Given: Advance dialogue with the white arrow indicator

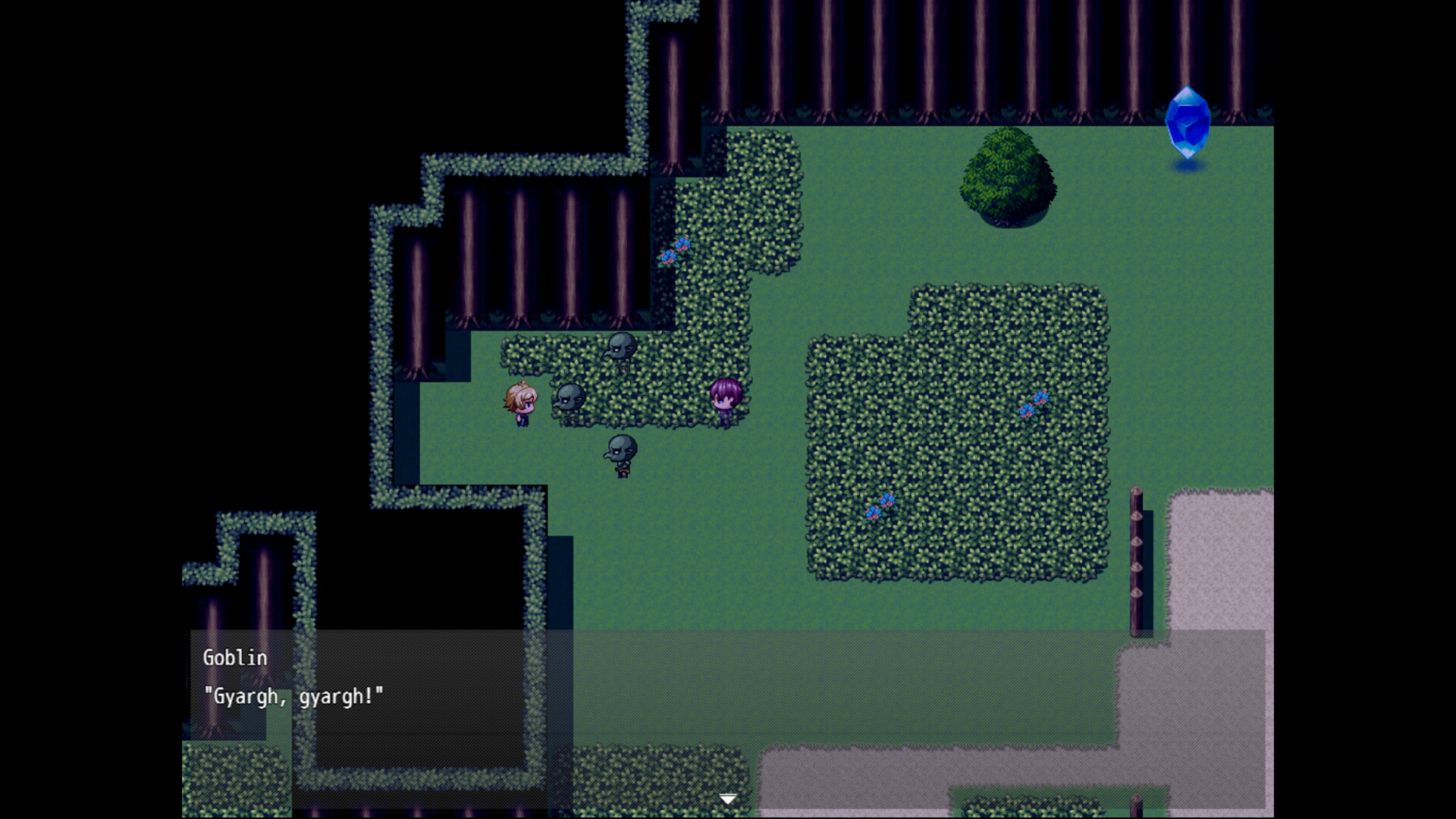Looking at the screenshot, I should click(x=728, y=799).
